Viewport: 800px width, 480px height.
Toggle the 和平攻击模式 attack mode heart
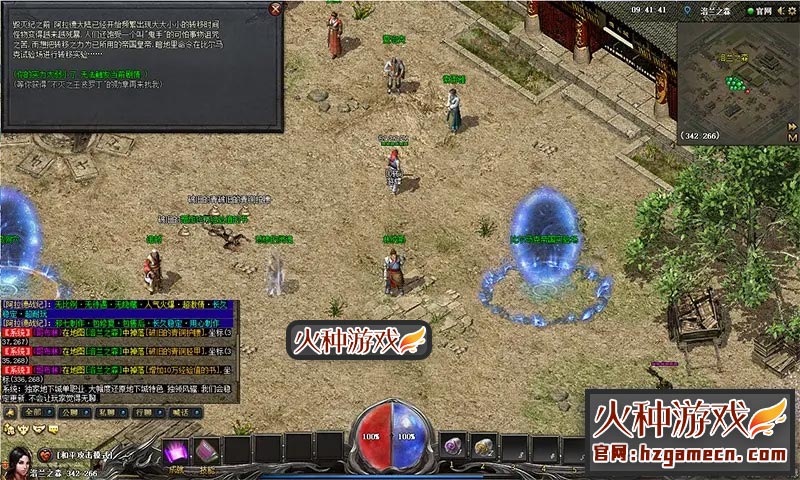tap(45, 455)
